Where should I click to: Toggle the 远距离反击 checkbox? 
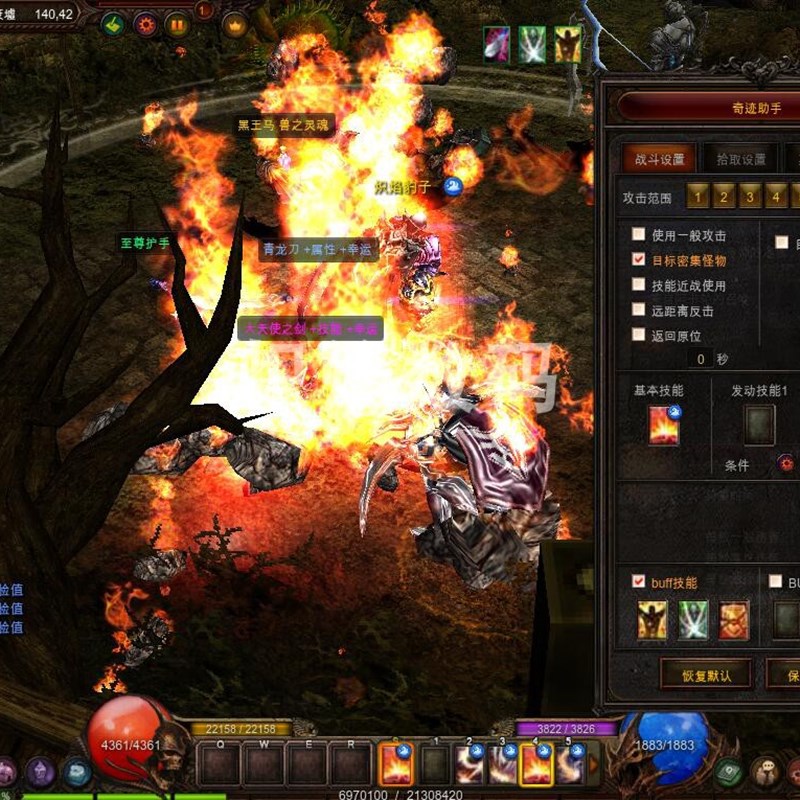[639, 310]
